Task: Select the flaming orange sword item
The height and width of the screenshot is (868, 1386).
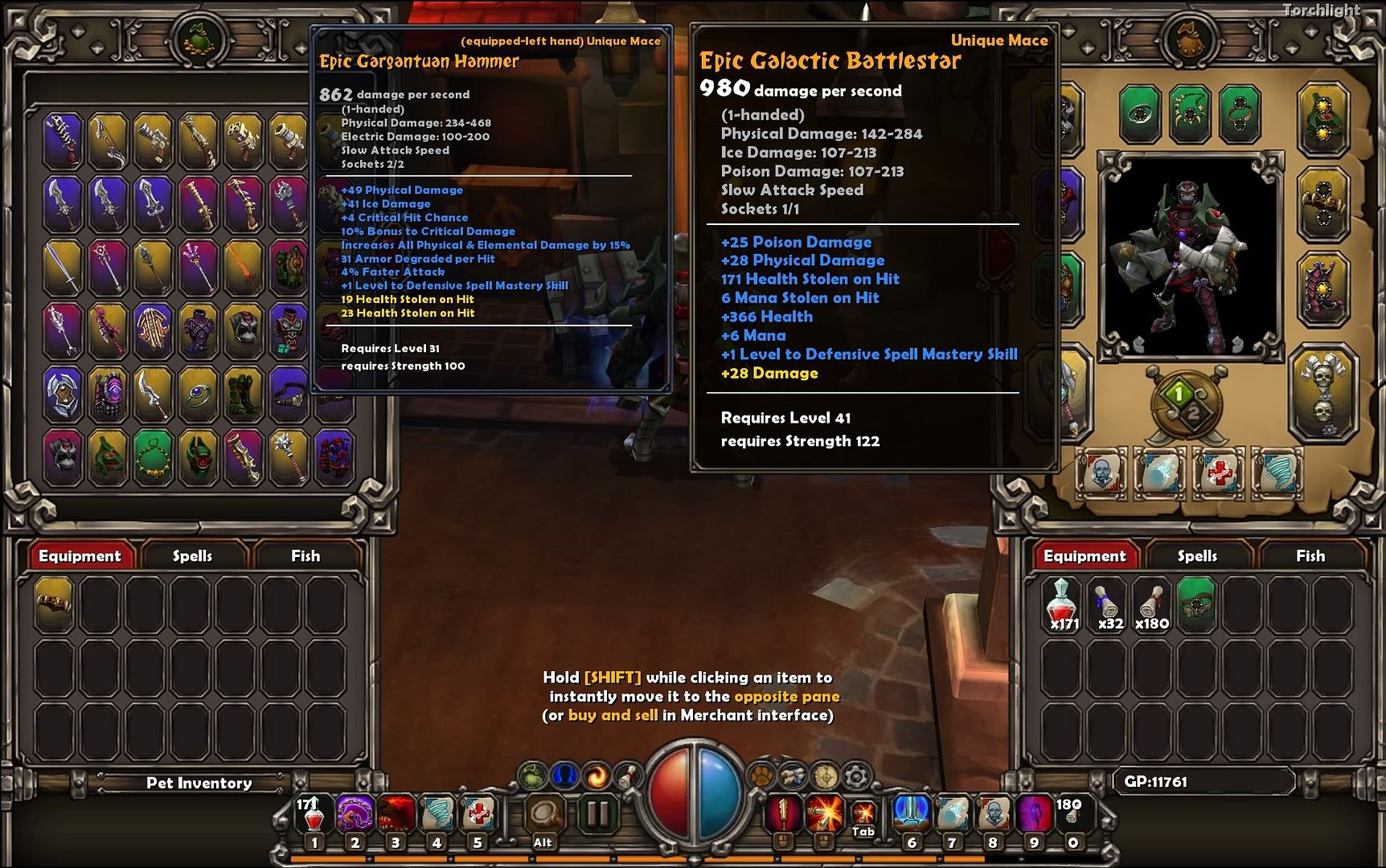Action: [x=244, y=267]
